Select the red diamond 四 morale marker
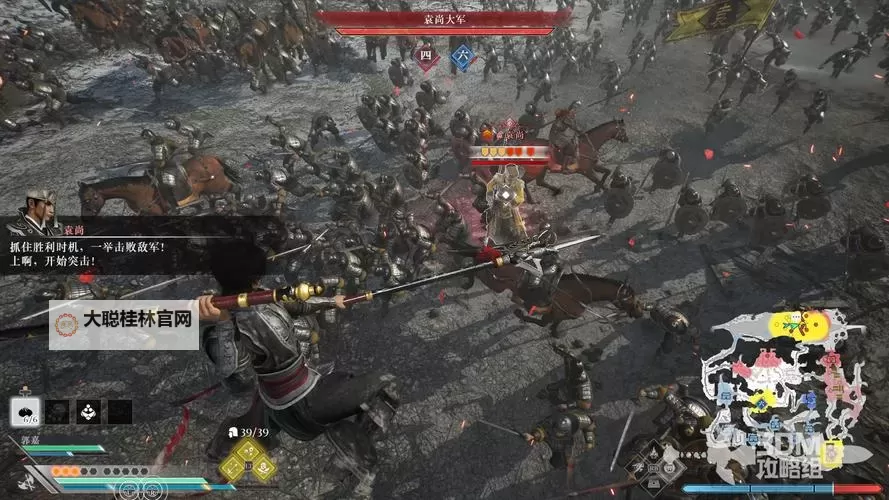889x500 pixels. (x=427, y=55)
